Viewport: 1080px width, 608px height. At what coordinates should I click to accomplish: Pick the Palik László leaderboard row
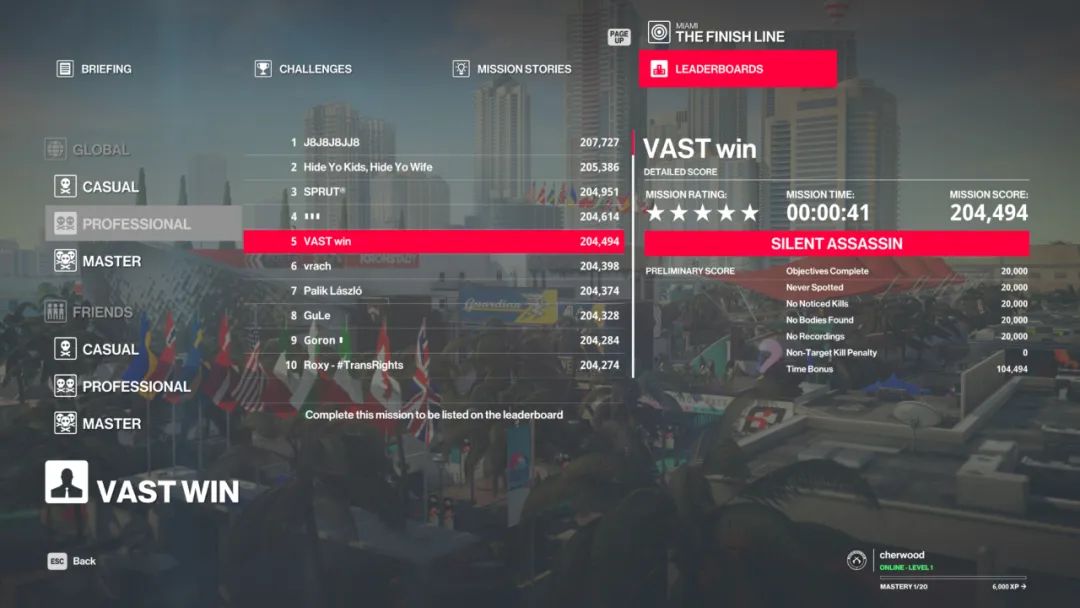[433, 291]
